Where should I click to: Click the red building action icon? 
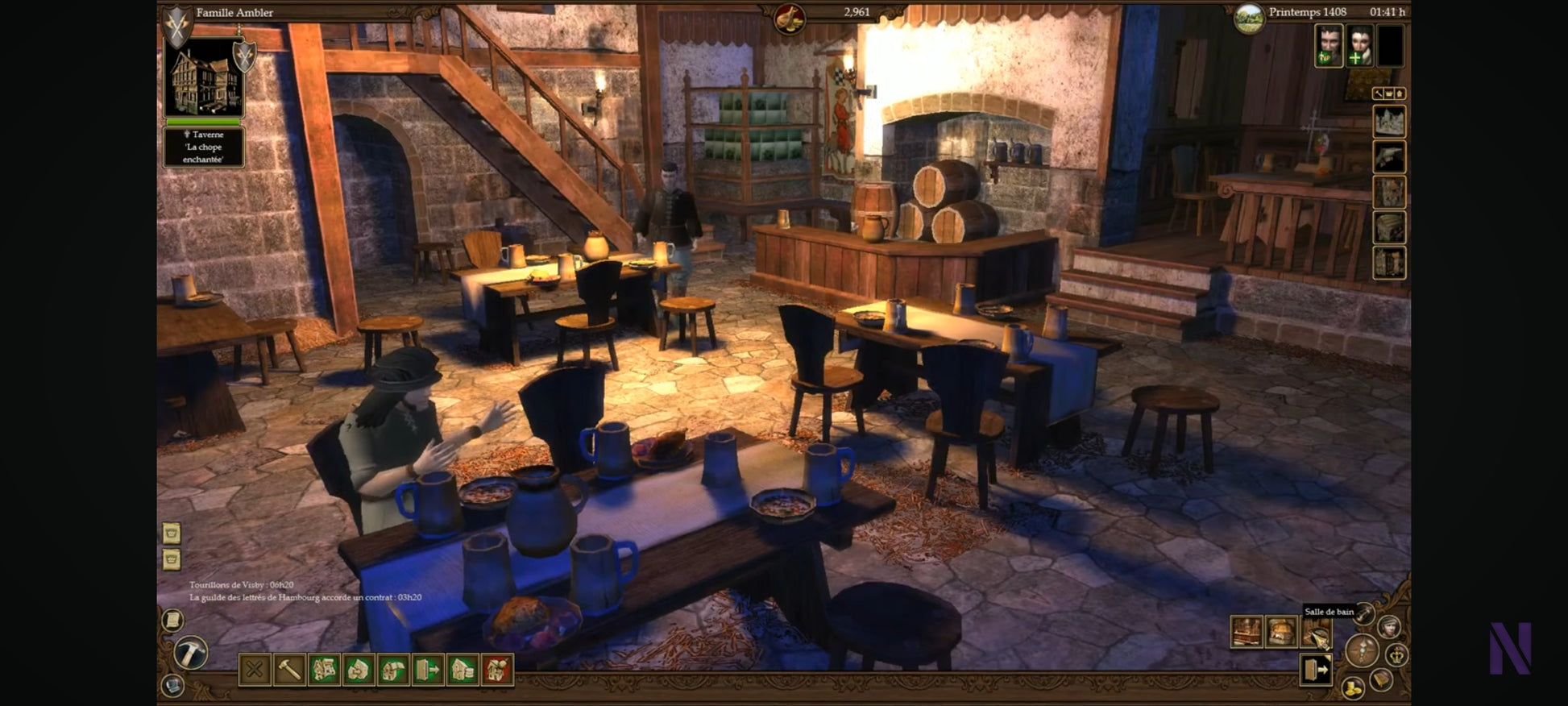click(x=497, y=670)
